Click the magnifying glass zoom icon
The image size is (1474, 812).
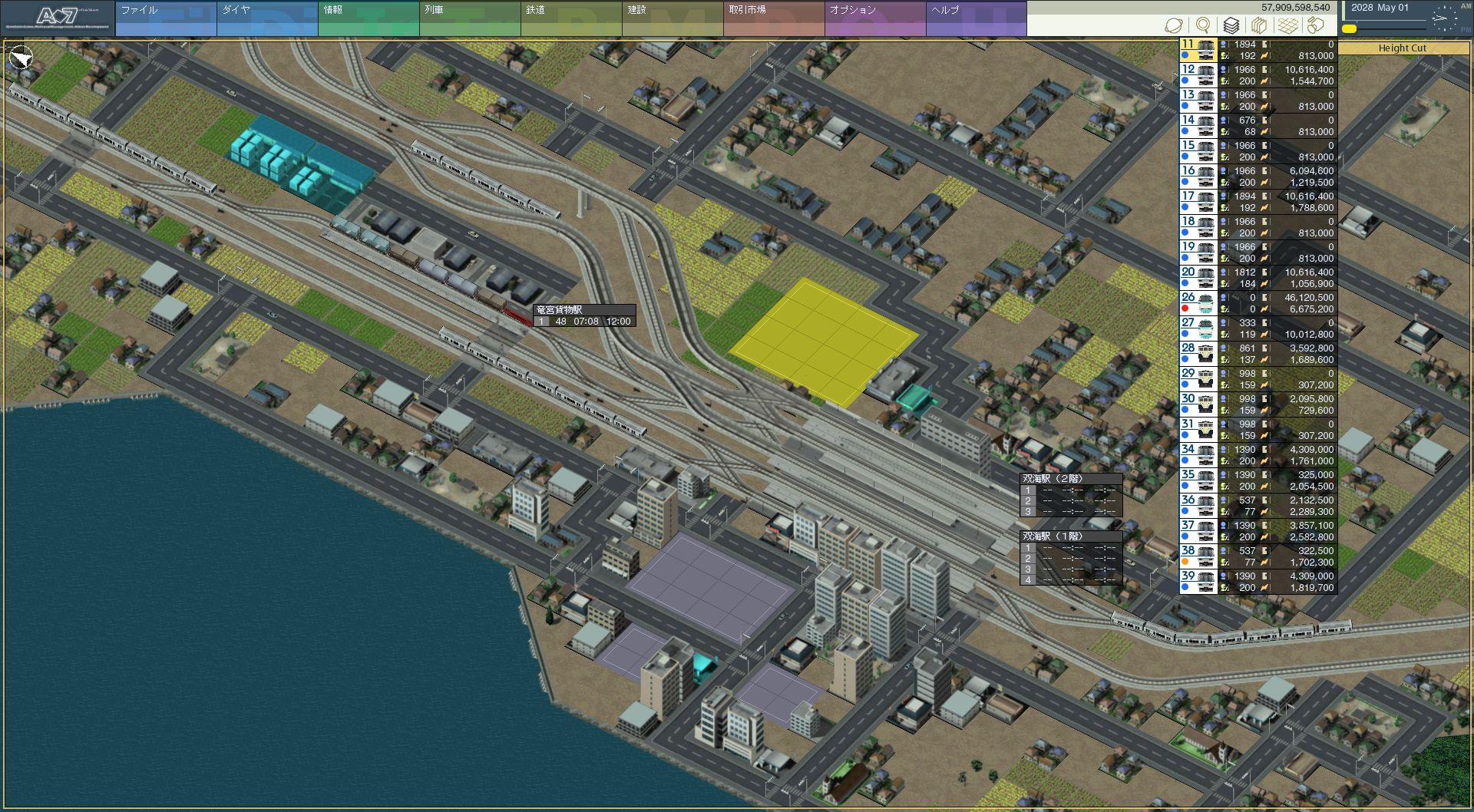tap(1203, 25)
